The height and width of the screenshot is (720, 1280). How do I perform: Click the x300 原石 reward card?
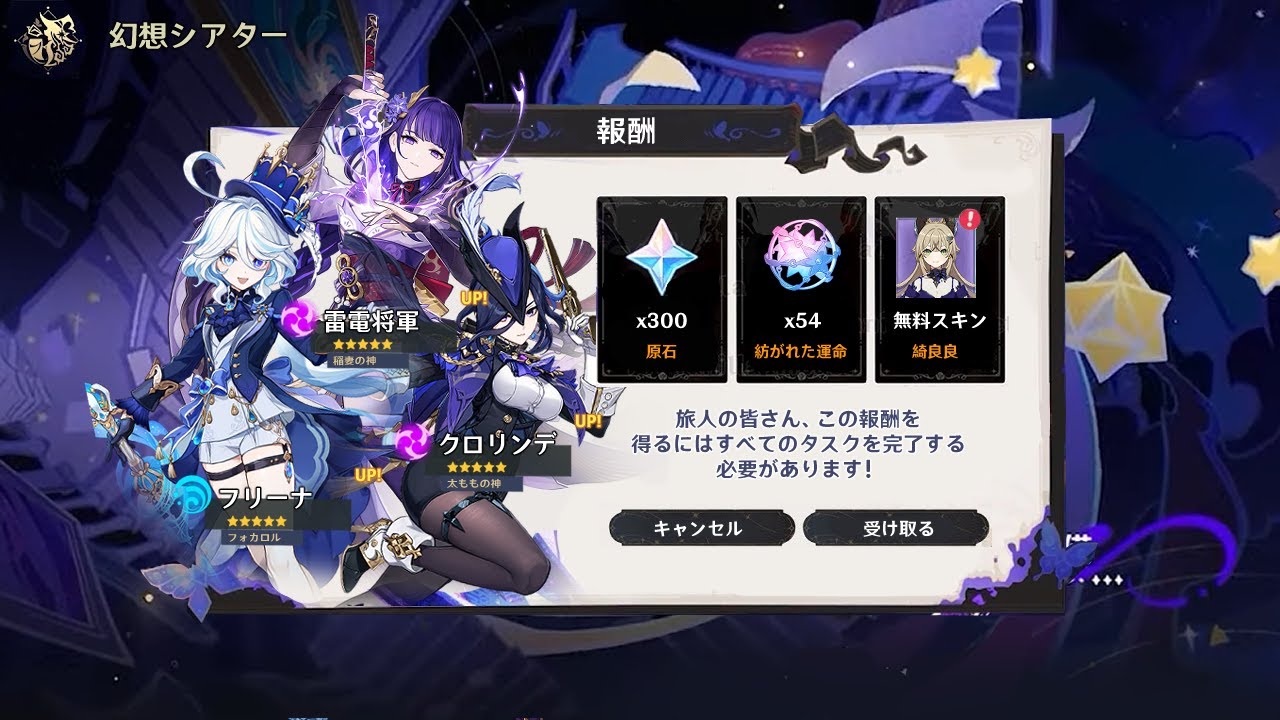pyautogui.click(x=662, y=290)
